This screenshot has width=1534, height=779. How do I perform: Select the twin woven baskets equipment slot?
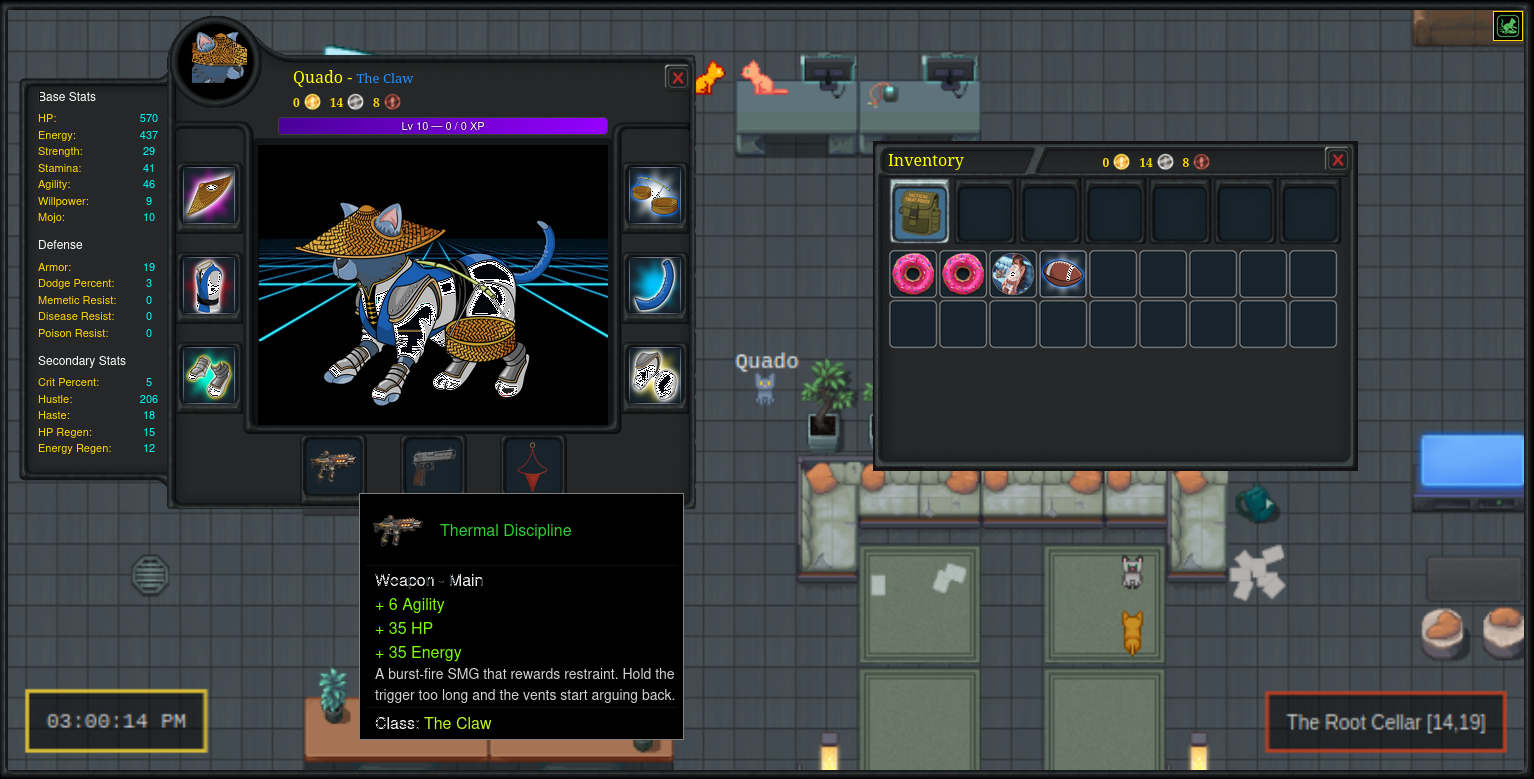tap(656, 195)
